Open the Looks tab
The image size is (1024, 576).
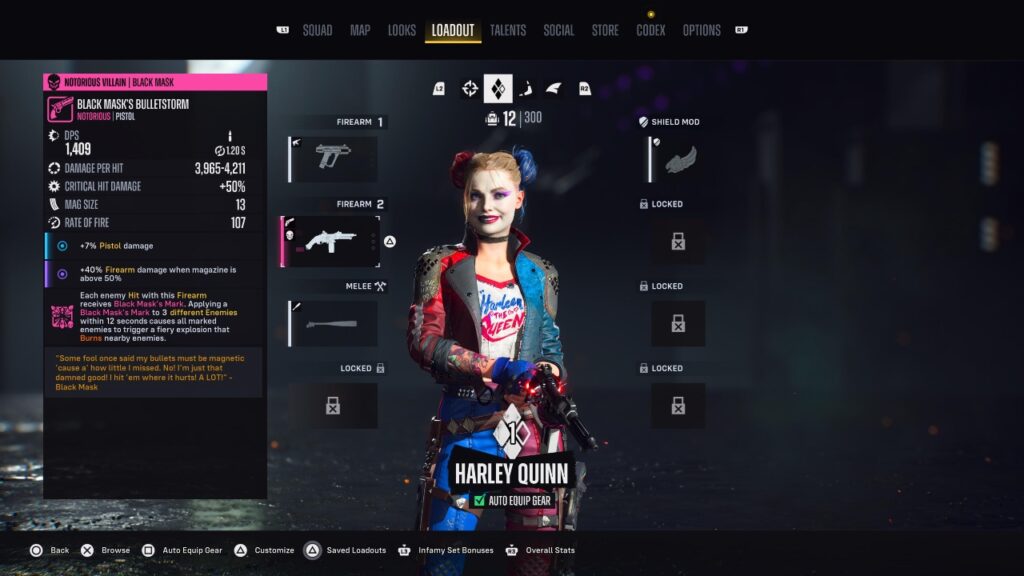[x=401, y=30]
